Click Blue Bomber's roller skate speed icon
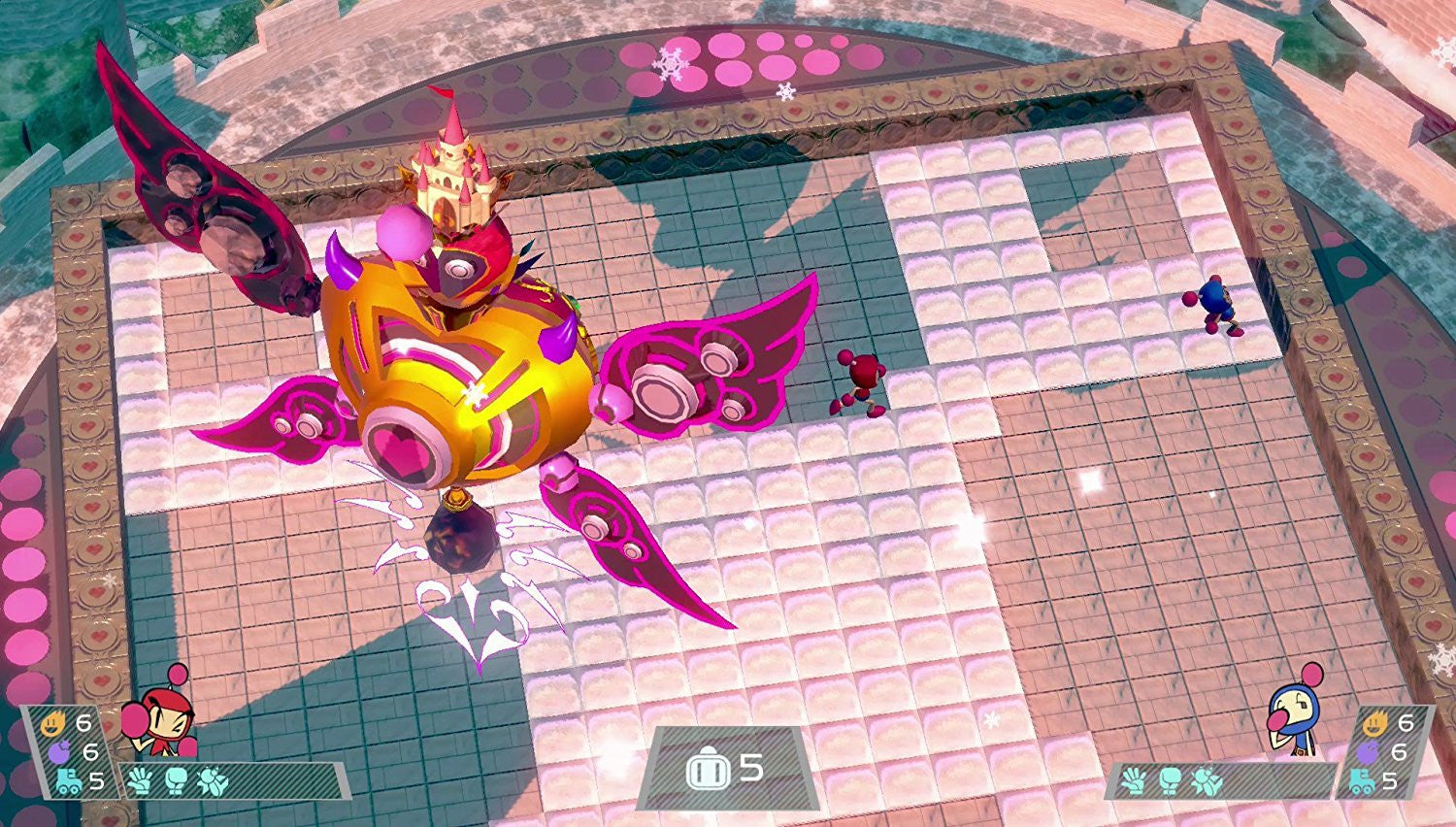This screenshot has width=1456, height=827. 1362,781
